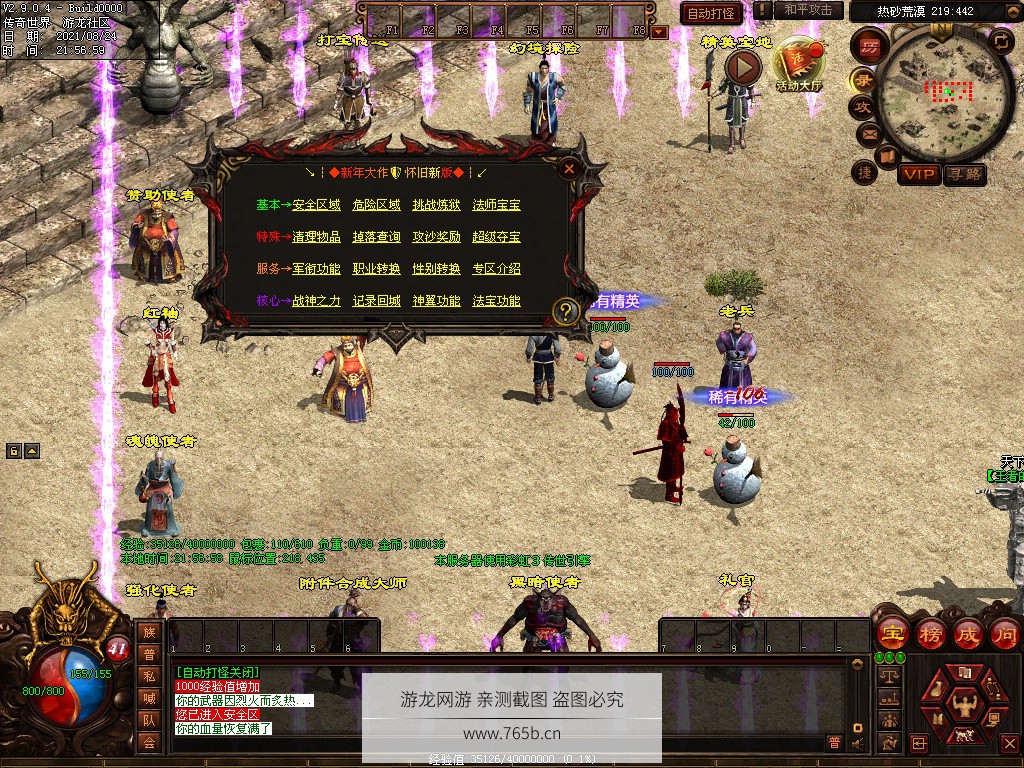This screenshot has height=768, width=1024.
Task: Switch chat to the 队 team channel
Action: tap(148, 719)
